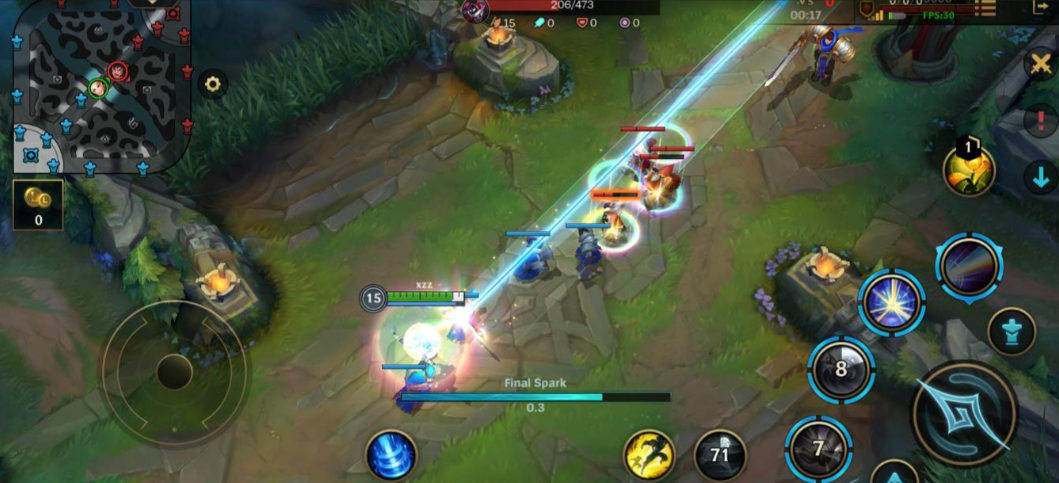Tap the minimap
Image resolution: width=1059 pixels, height=483 pixels.
pyautogui.click(x=100, y=84)
